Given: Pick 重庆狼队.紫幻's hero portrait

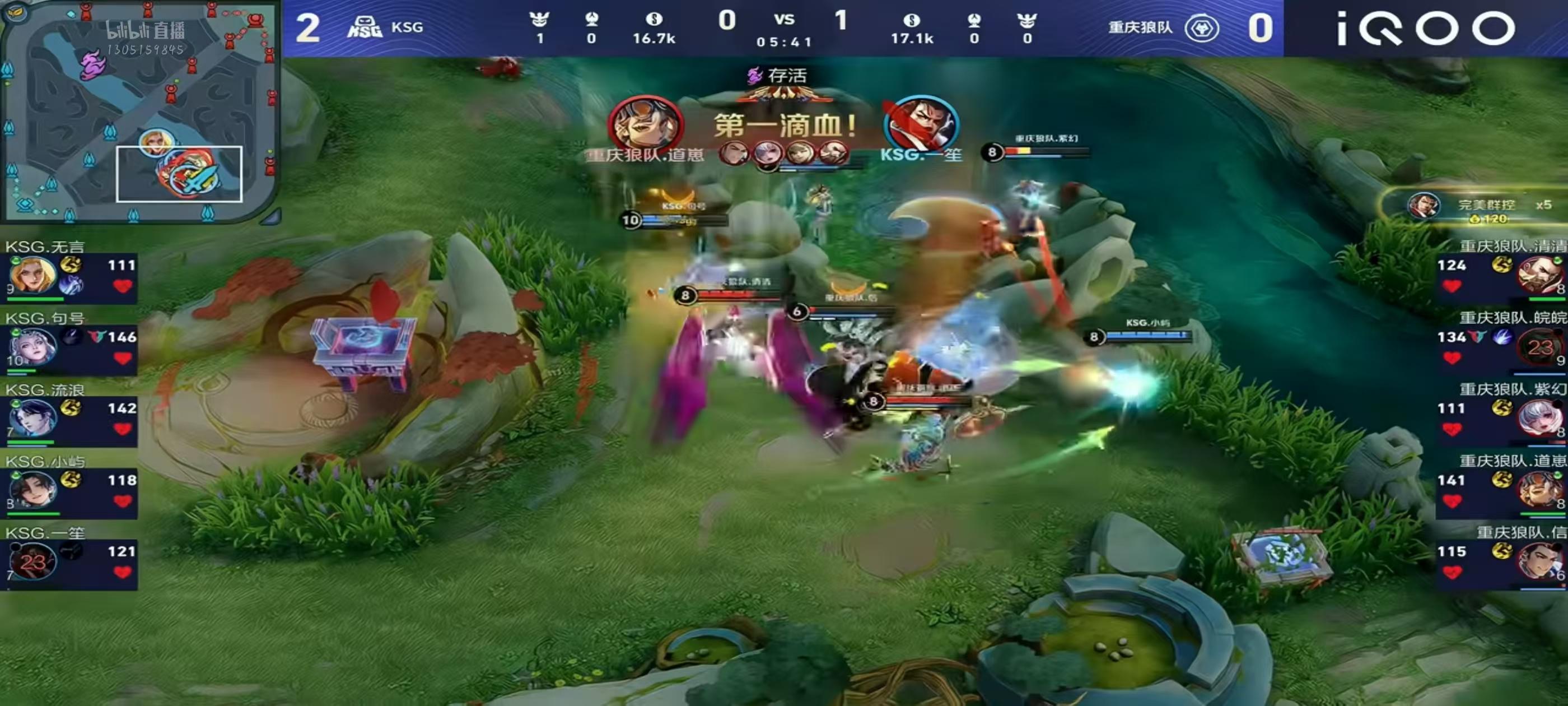Looking at the screenshot, I should tap(1540, 419).
